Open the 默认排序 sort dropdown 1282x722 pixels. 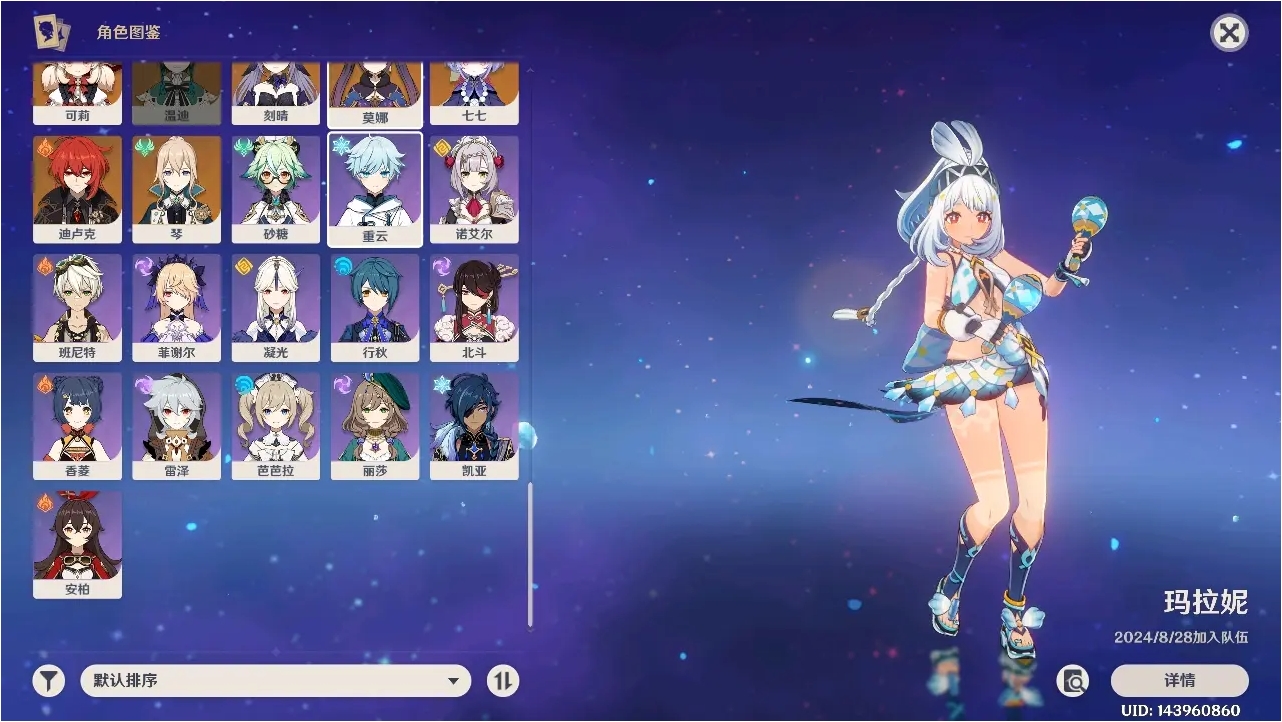tap(275, 680)
